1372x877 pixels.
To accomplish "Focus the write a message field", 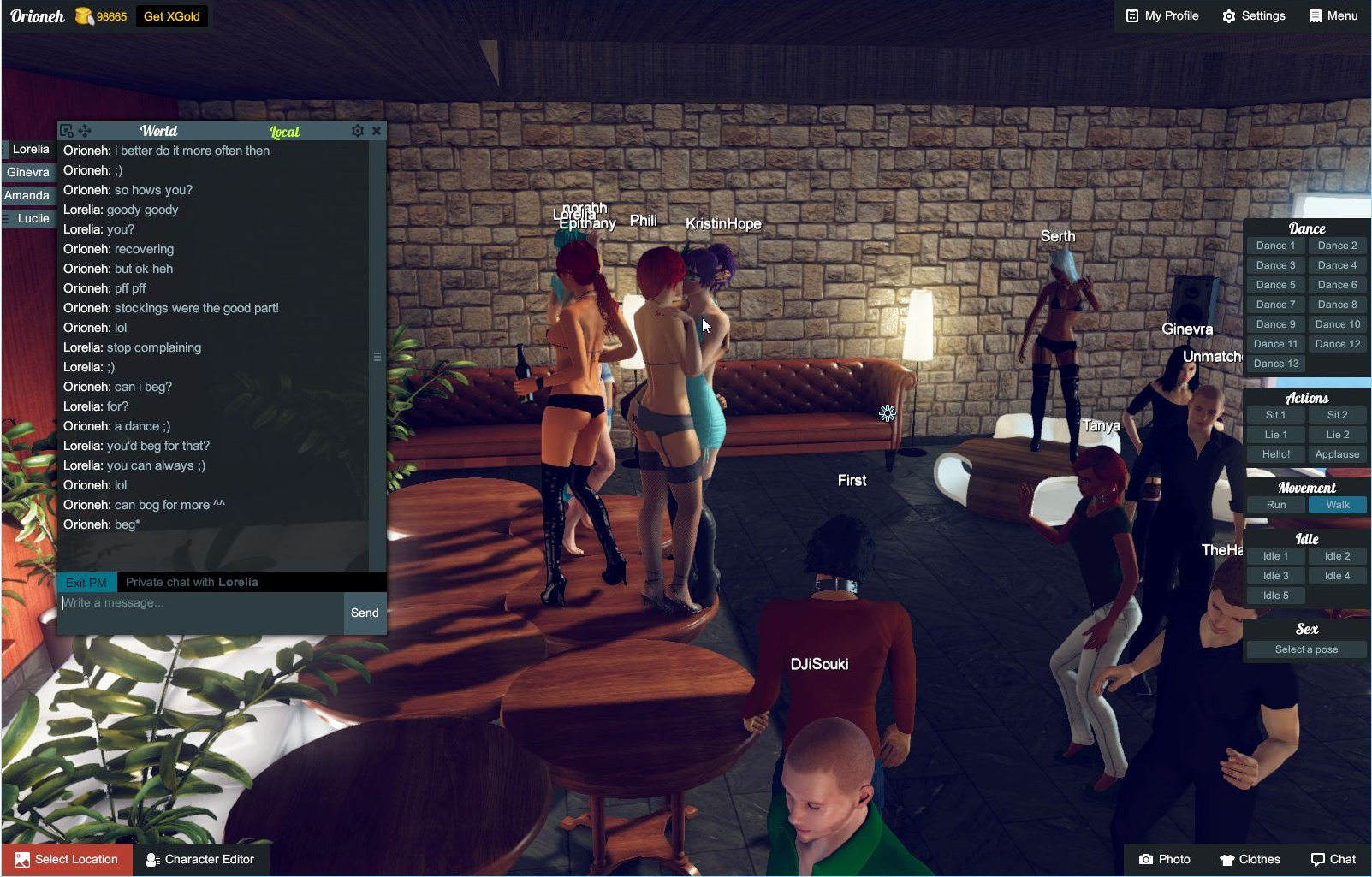I will pyautogui.click(x=201, y=611).
